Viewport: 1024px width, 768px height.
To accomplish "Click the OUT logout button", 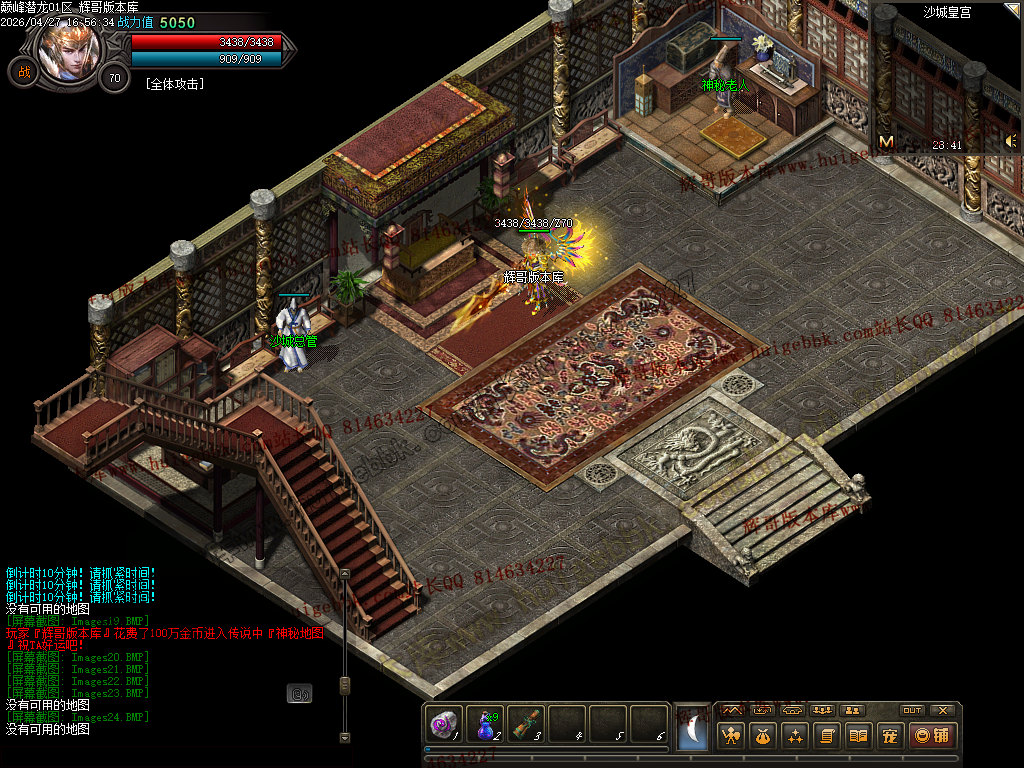I will point(911,710).
